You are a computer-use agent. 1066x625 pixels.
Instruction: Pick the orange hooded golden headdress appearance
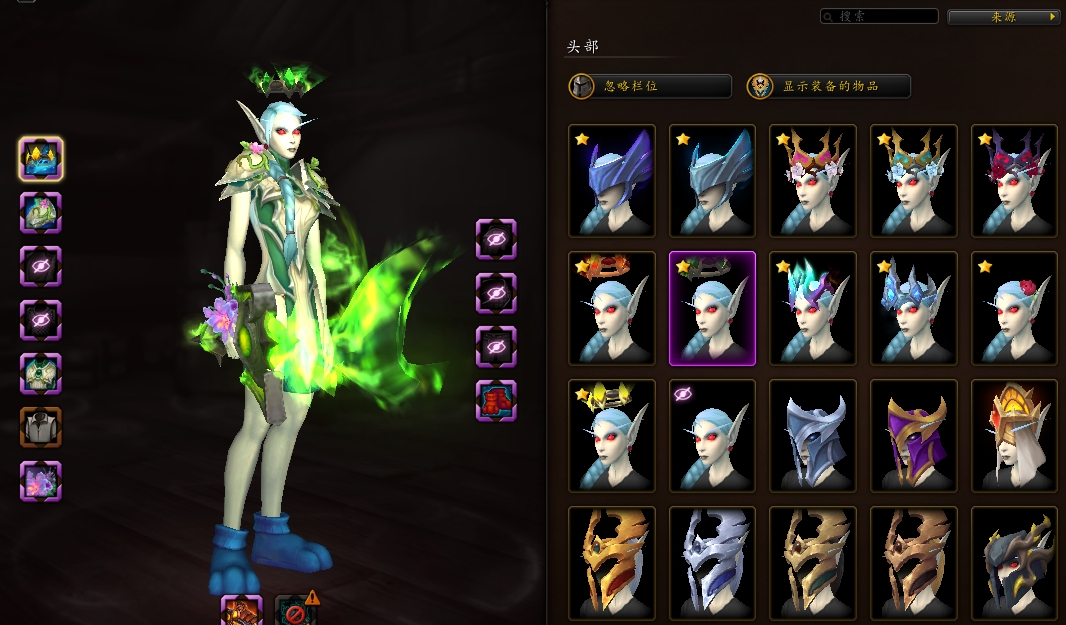[1014, 436]
